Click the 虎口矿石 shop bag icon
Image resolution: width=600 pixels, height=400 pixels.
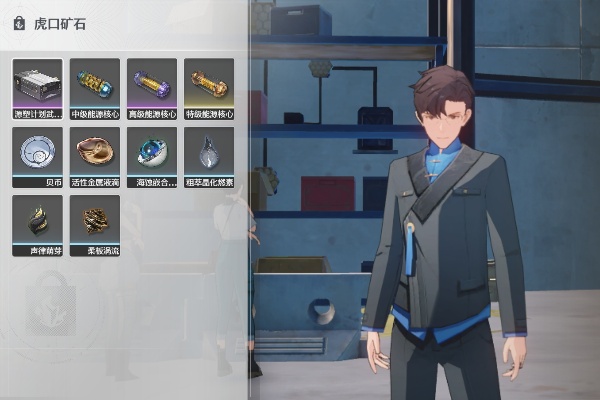coord(19,23)
